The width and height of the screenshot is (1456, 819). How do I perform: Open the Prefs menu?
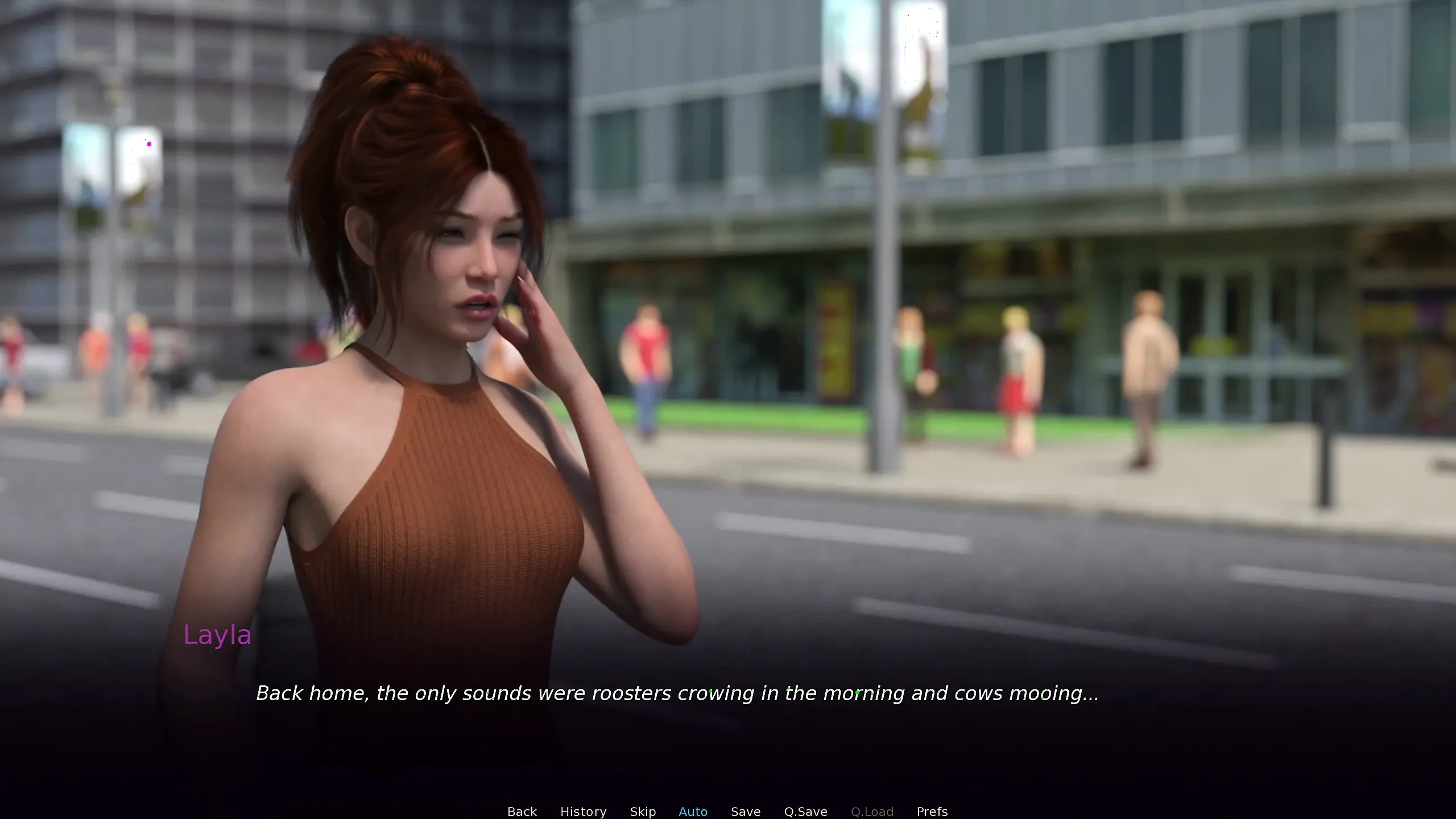(x=932, y=811)
